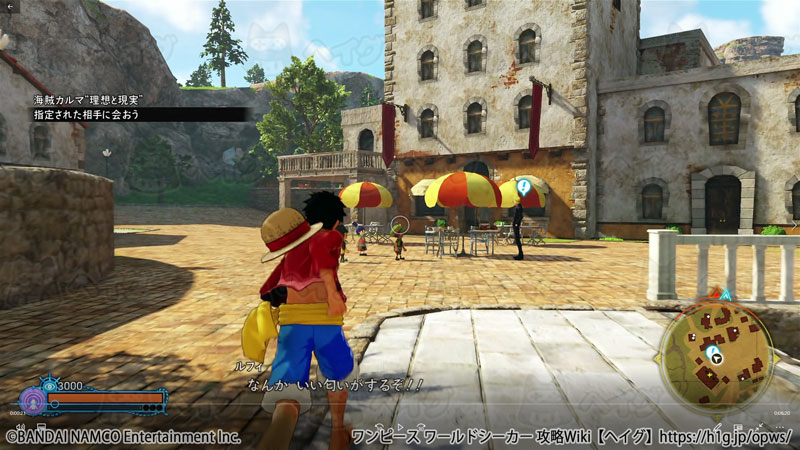Open the 海賊カルマ "理想と現実" quest title
800x450 pixels.
(88, 100)
